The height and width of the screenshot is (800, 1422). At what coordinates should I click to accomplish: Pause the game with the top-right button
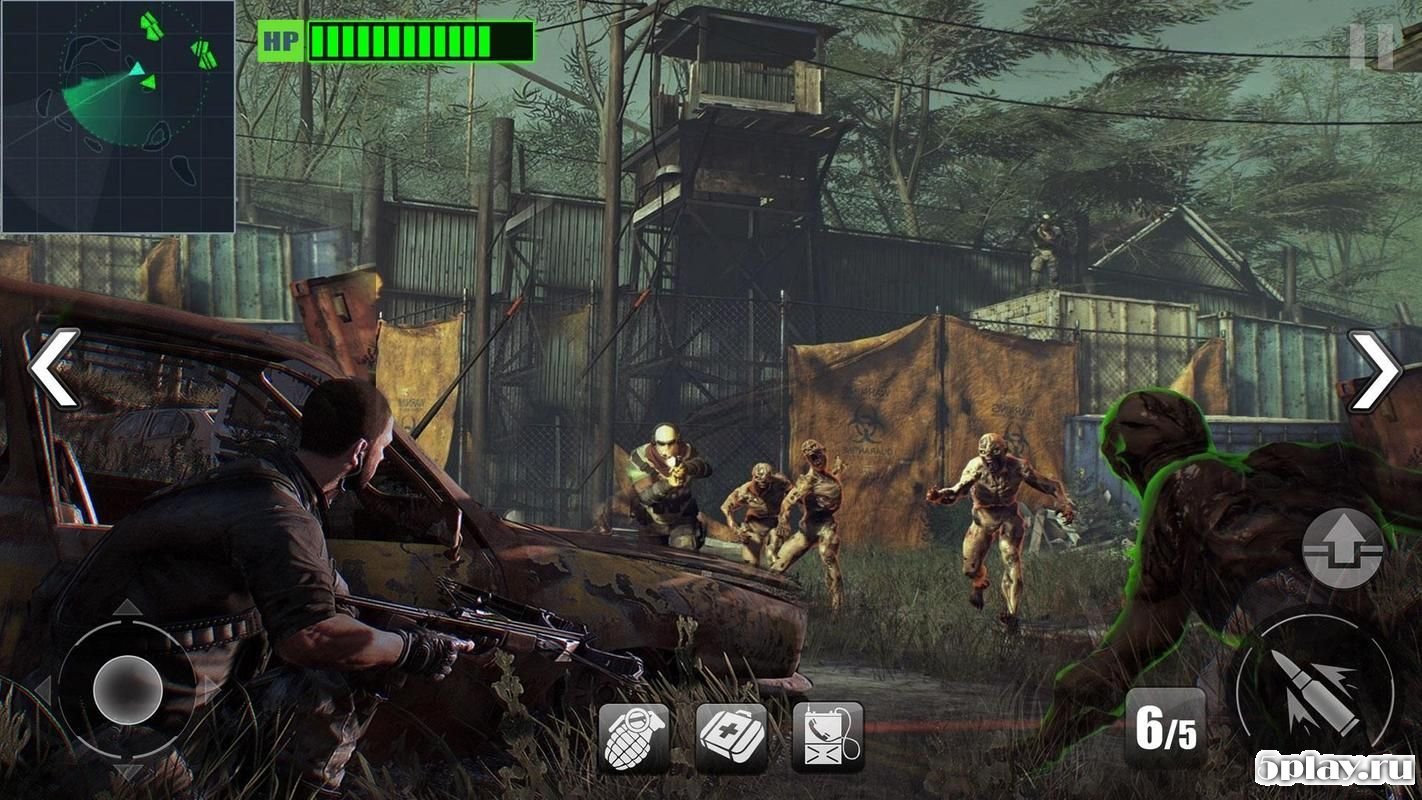(1371, 45)
